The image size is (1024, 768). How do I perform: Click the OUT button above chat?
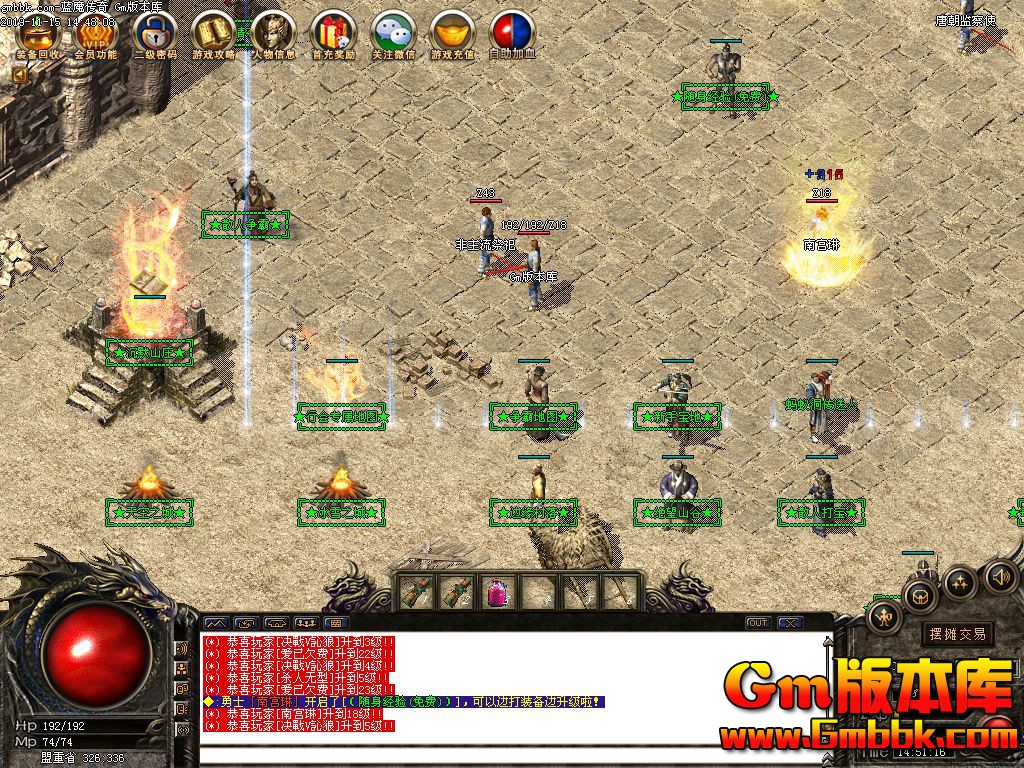(758, 623)
